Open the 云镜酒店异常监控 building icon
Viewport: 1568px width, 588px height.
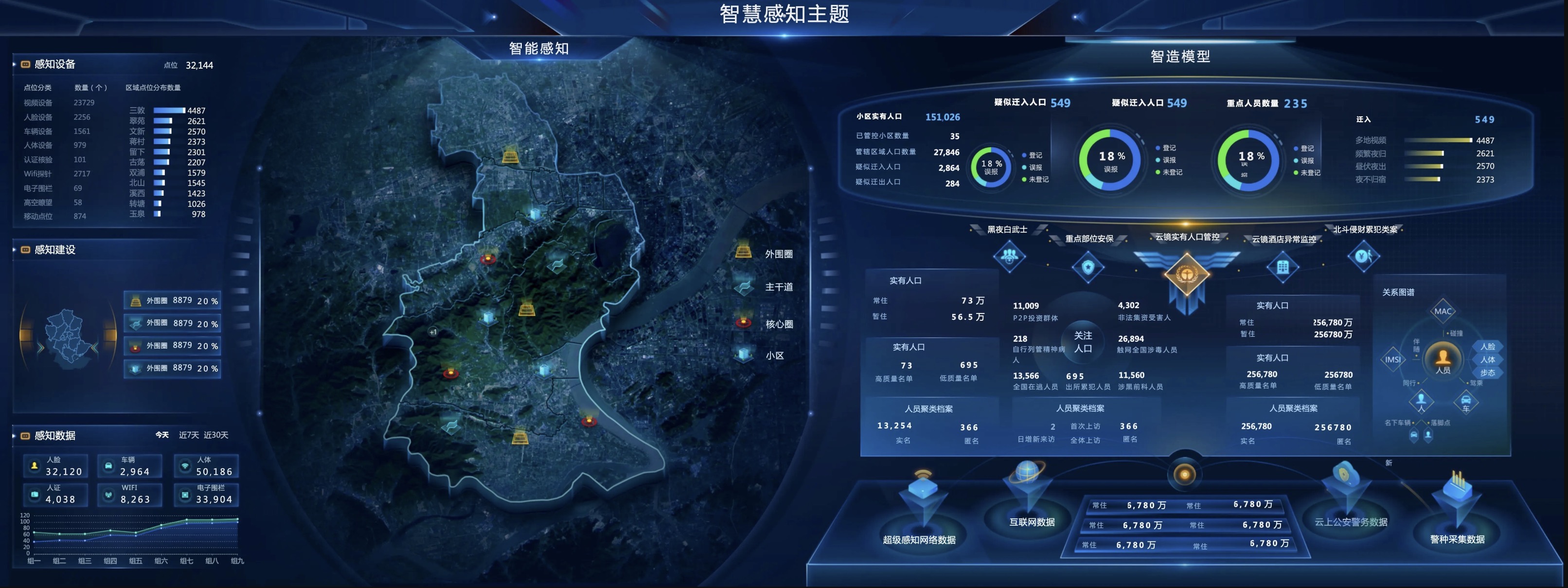1283,266
